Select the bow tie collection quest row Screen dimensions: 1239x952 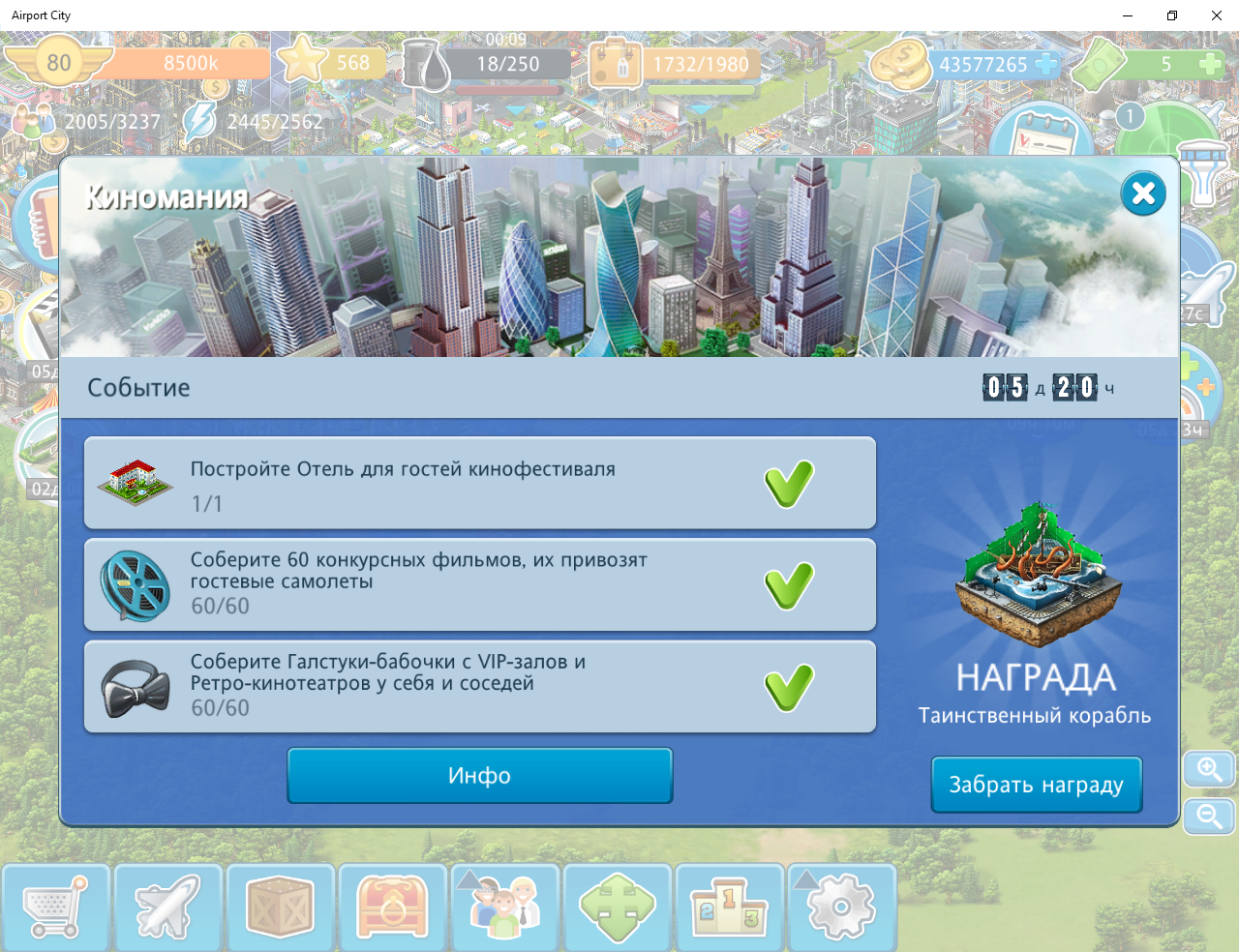click(x=479, y=686)
